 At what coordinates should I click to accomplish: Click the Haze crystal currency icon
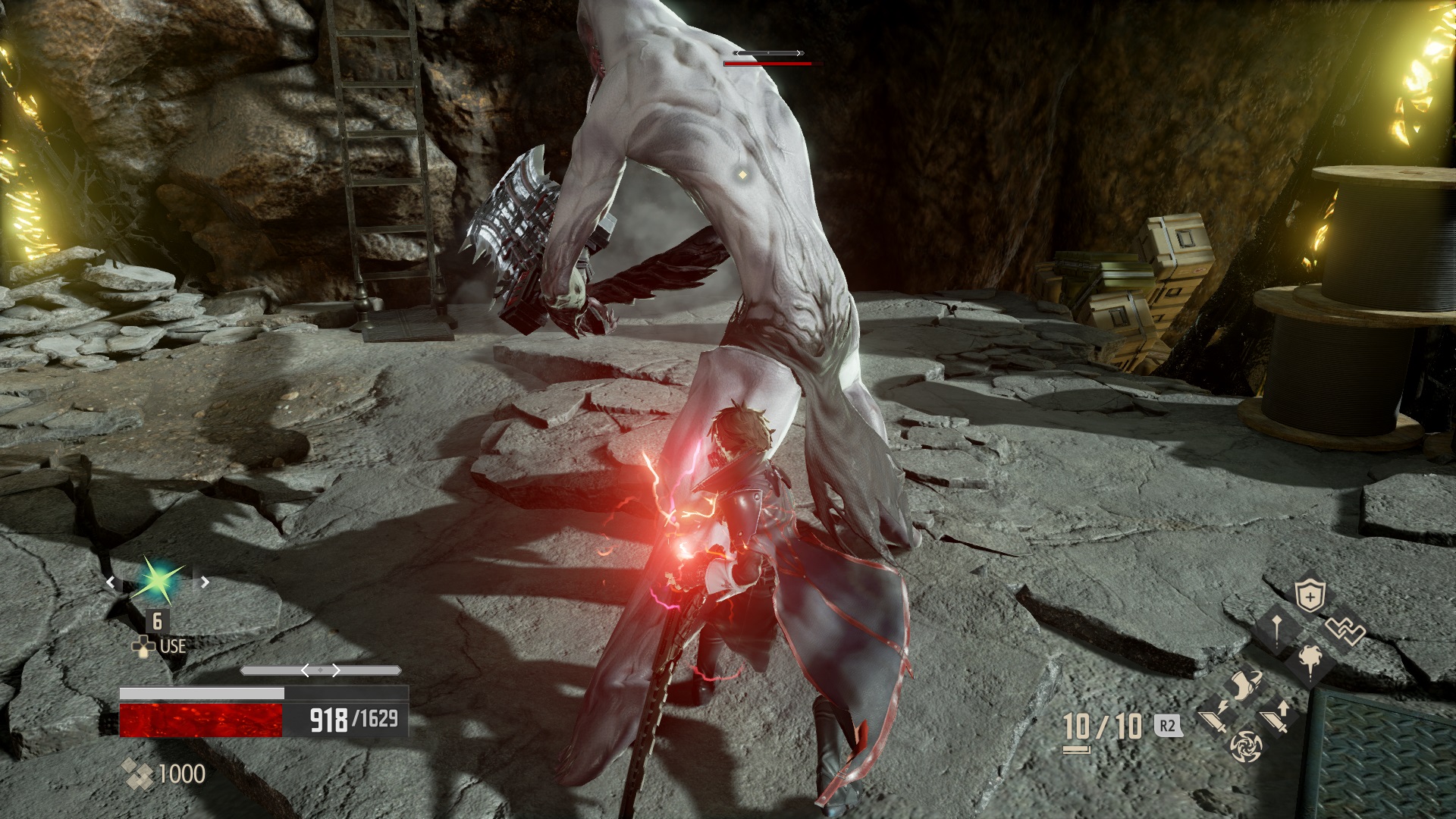pyautogui.click(x=136, y=773)
